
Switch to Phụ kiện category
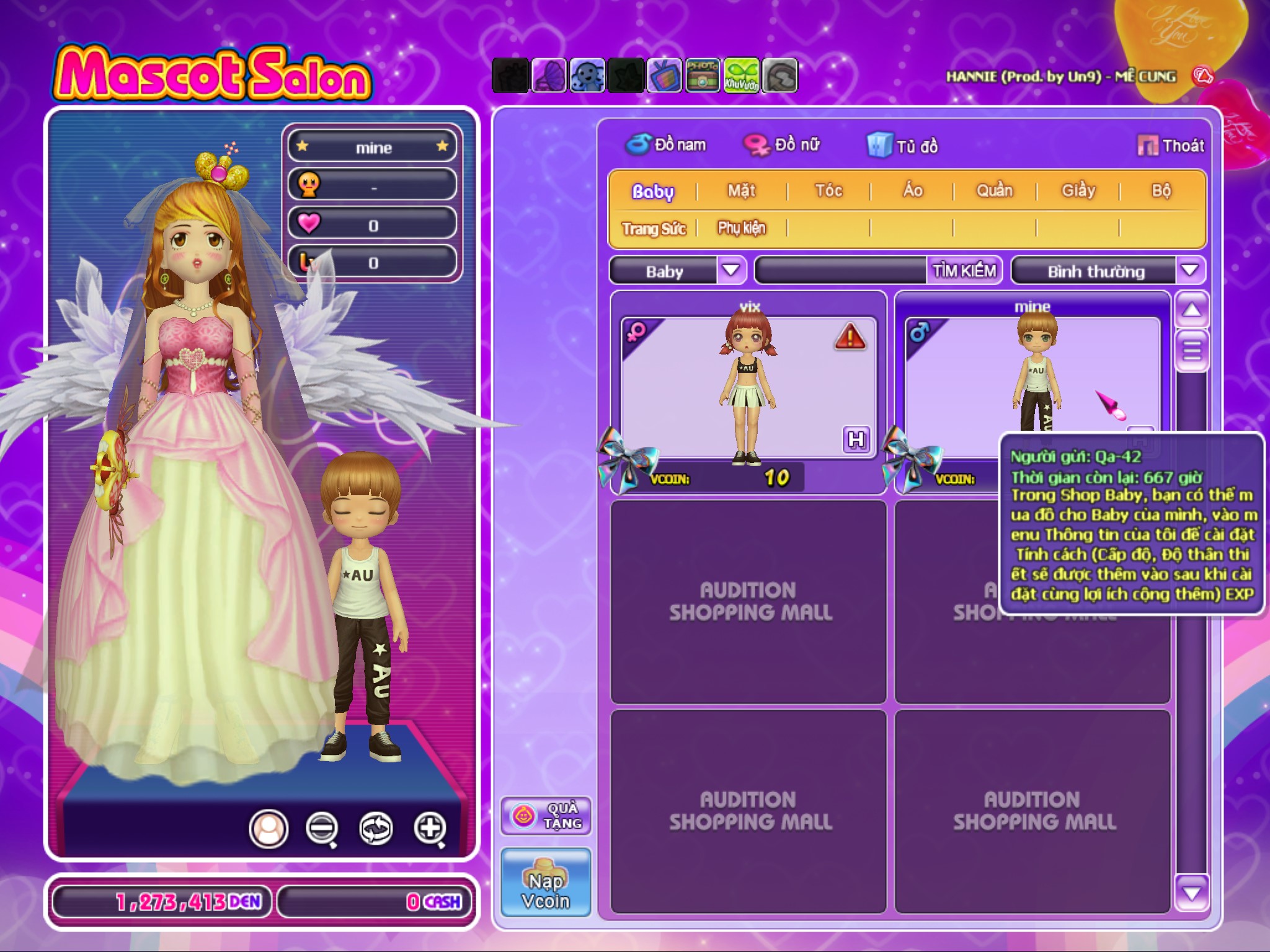[x=742, y=229]
